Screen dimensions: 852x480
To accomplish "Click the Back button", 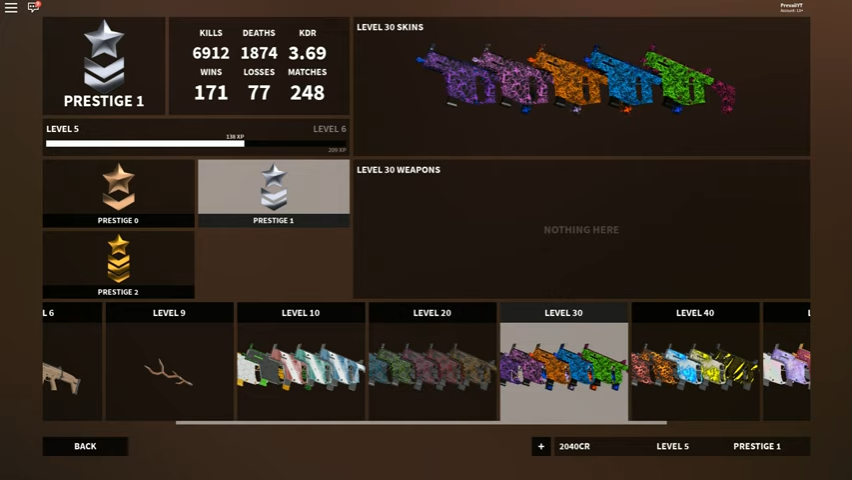I will [85, 446].
